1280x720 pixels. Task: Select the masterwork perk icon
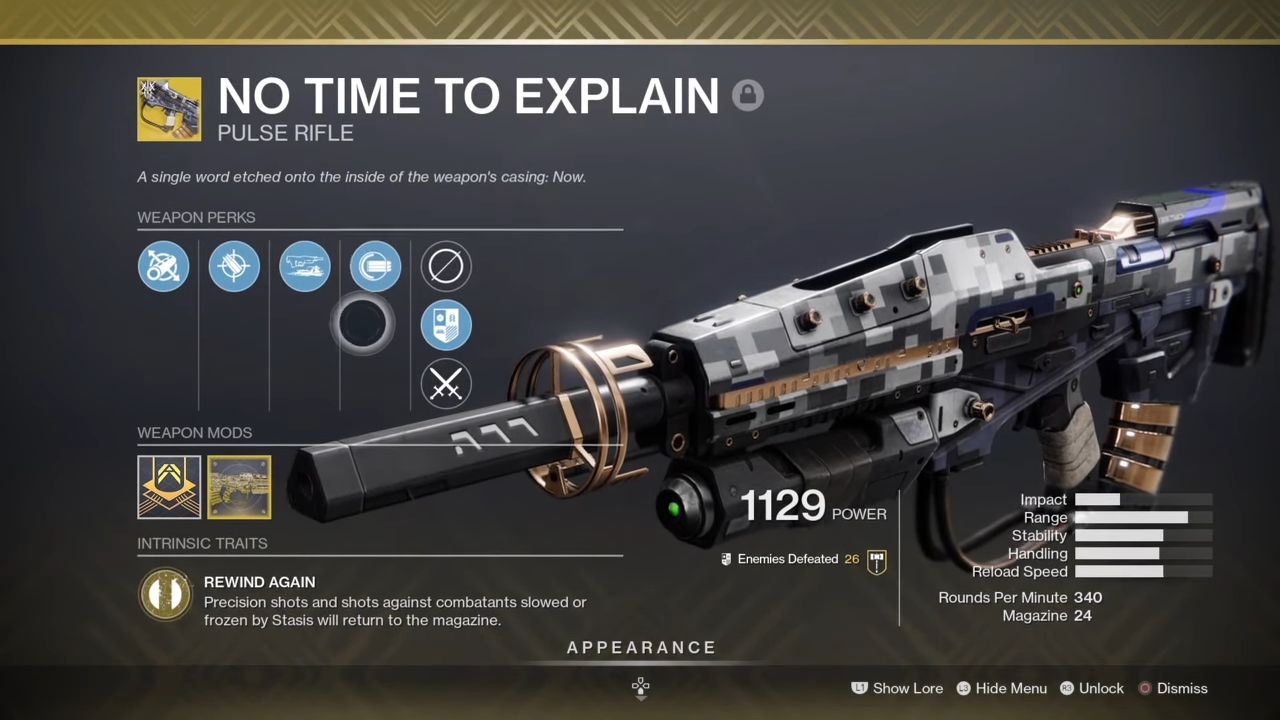[445, 324]
